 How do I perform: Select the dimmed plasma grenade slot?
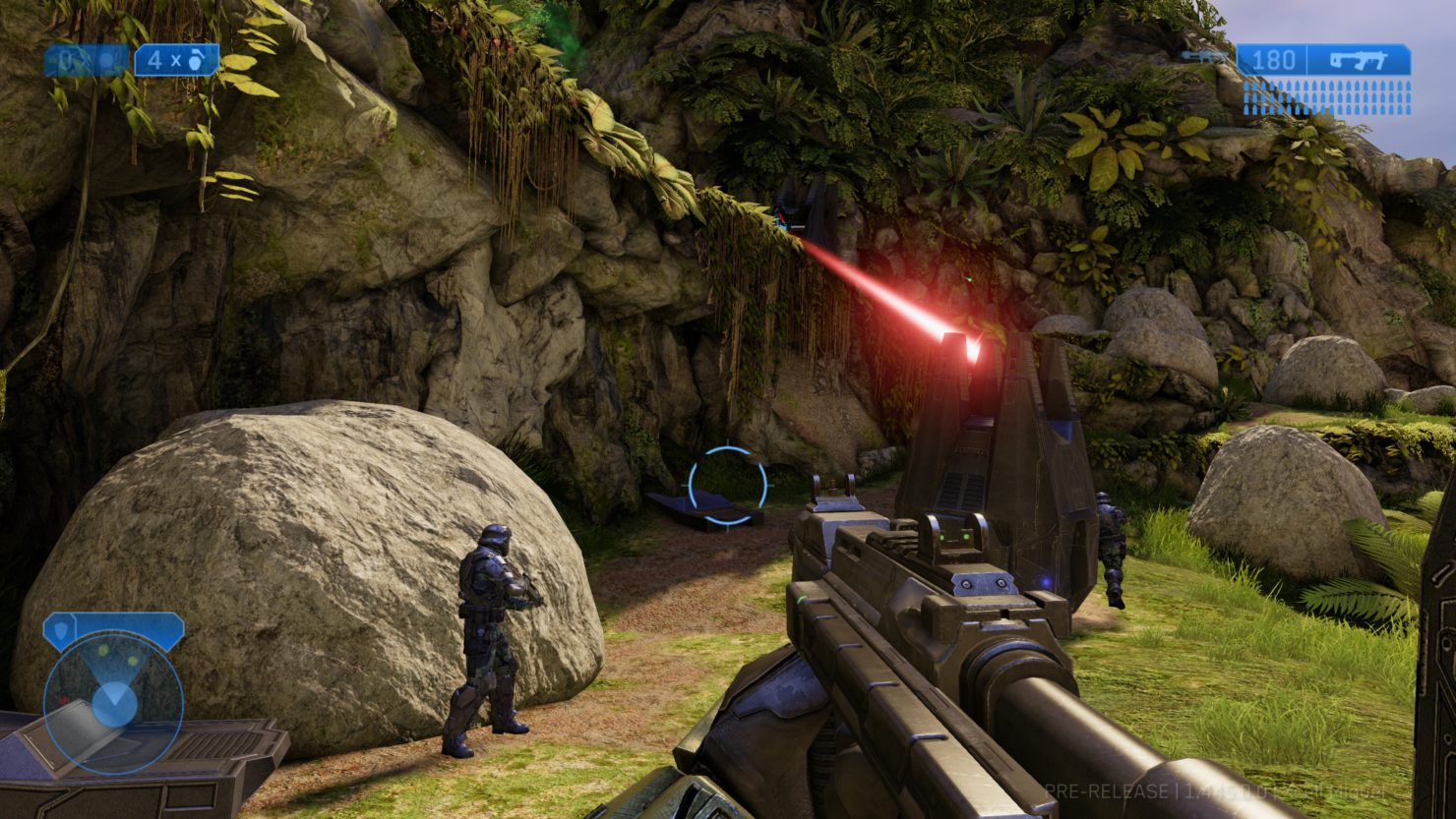(86, 61)
